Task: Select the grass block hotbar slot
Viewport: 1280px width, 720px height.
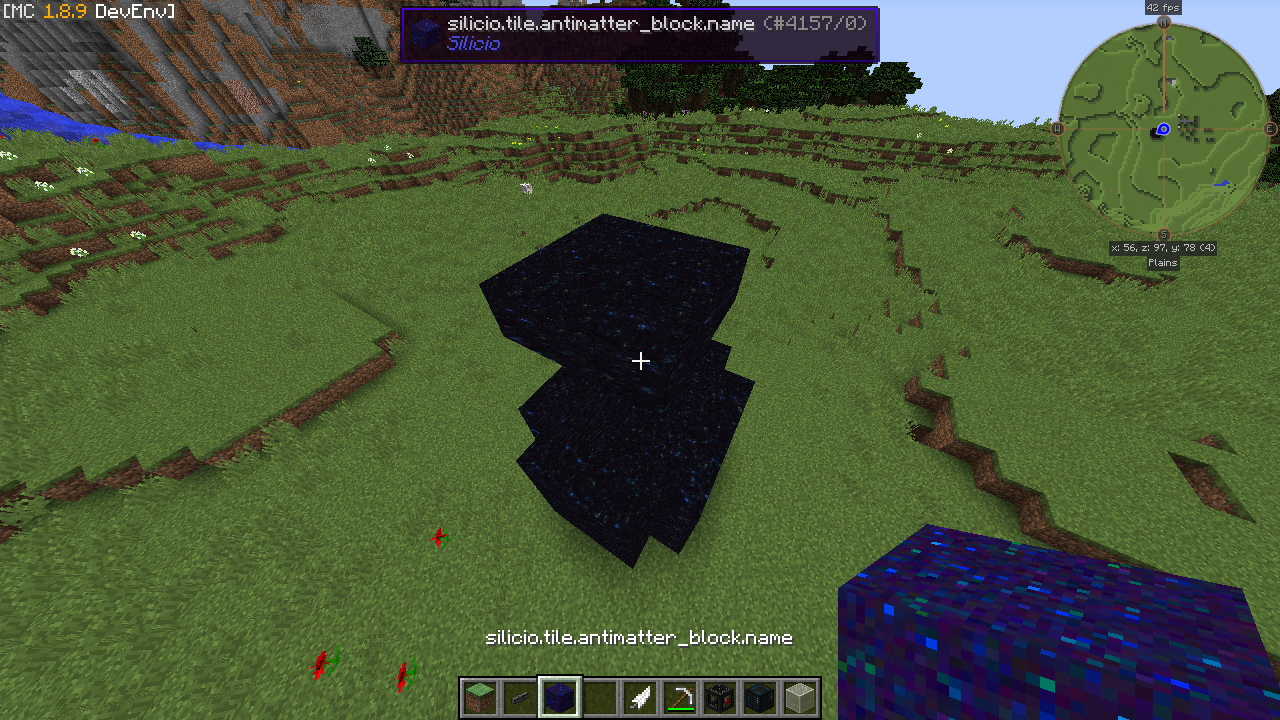Action: [x=480, y=697]
